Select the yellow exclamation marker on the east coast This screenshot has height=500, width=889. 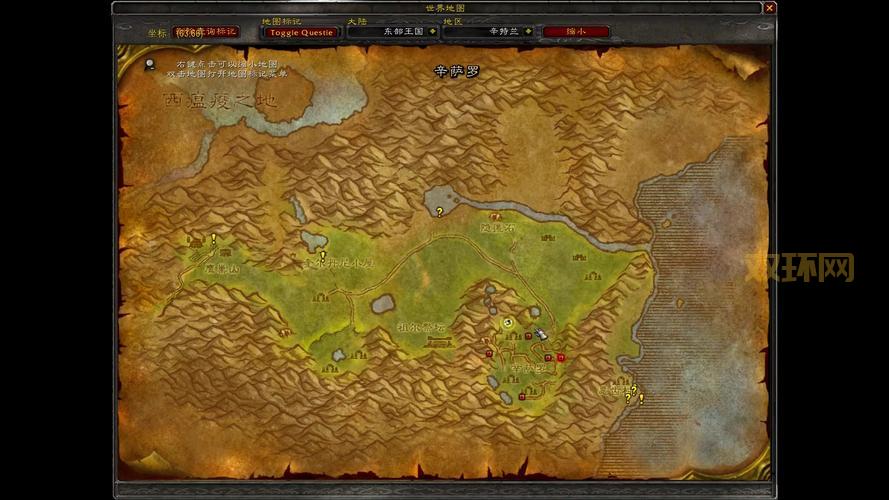pyautogui.click(x=641, y=399)
